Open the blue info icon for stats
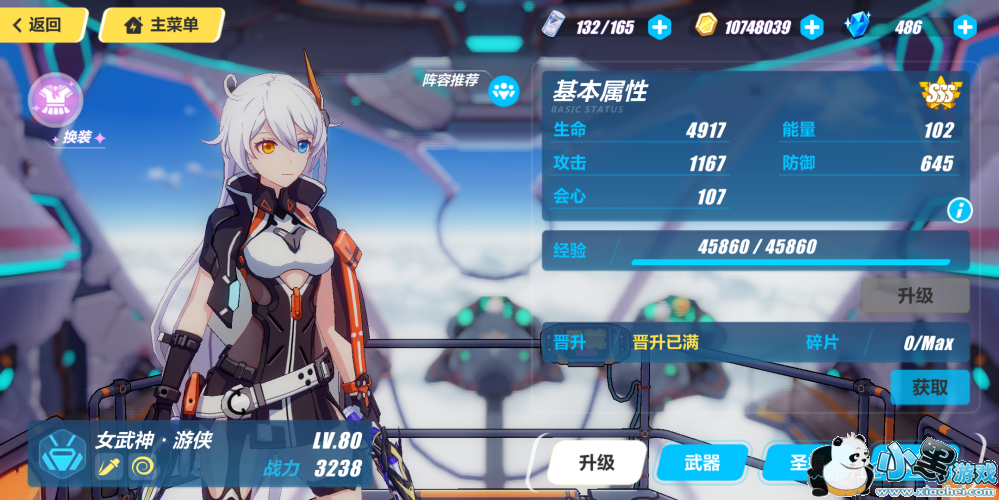The width and height of the screenshot is (999, 500). [x=959, y=210]
